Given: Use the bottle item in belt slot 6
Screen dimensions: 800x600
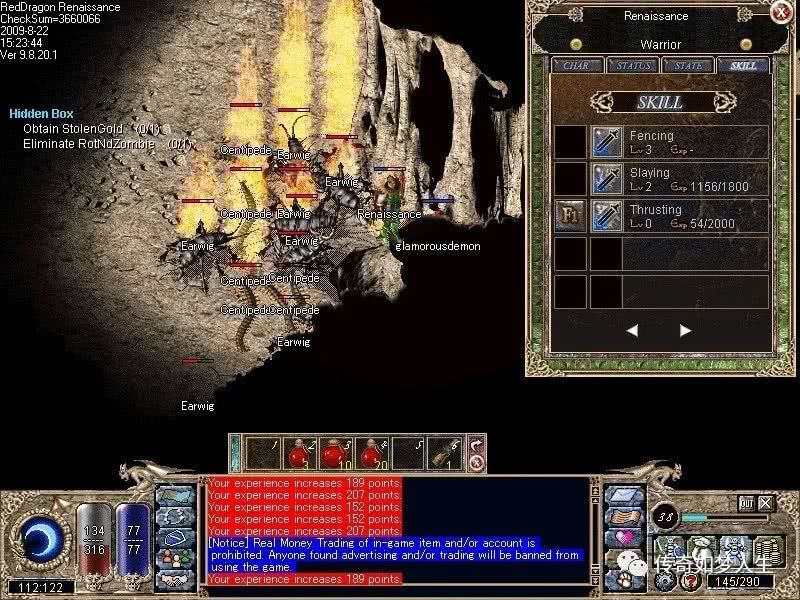Looking at the screenshot, I should 442,453.
